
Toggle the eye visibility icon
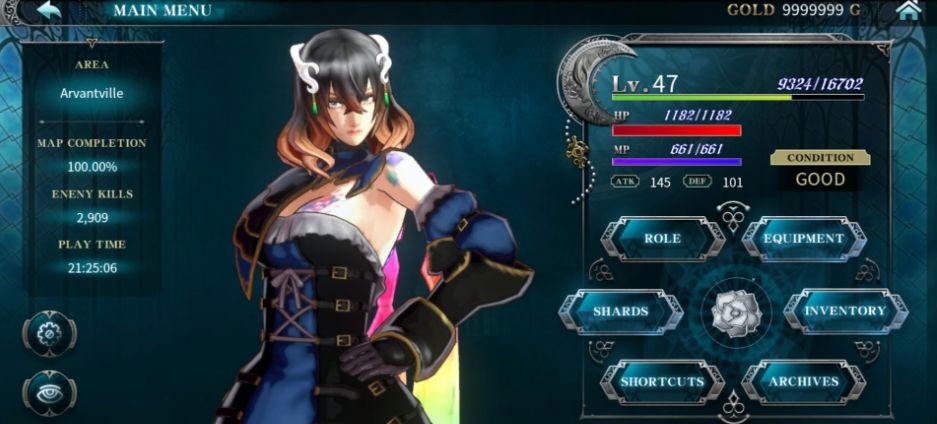49,393
